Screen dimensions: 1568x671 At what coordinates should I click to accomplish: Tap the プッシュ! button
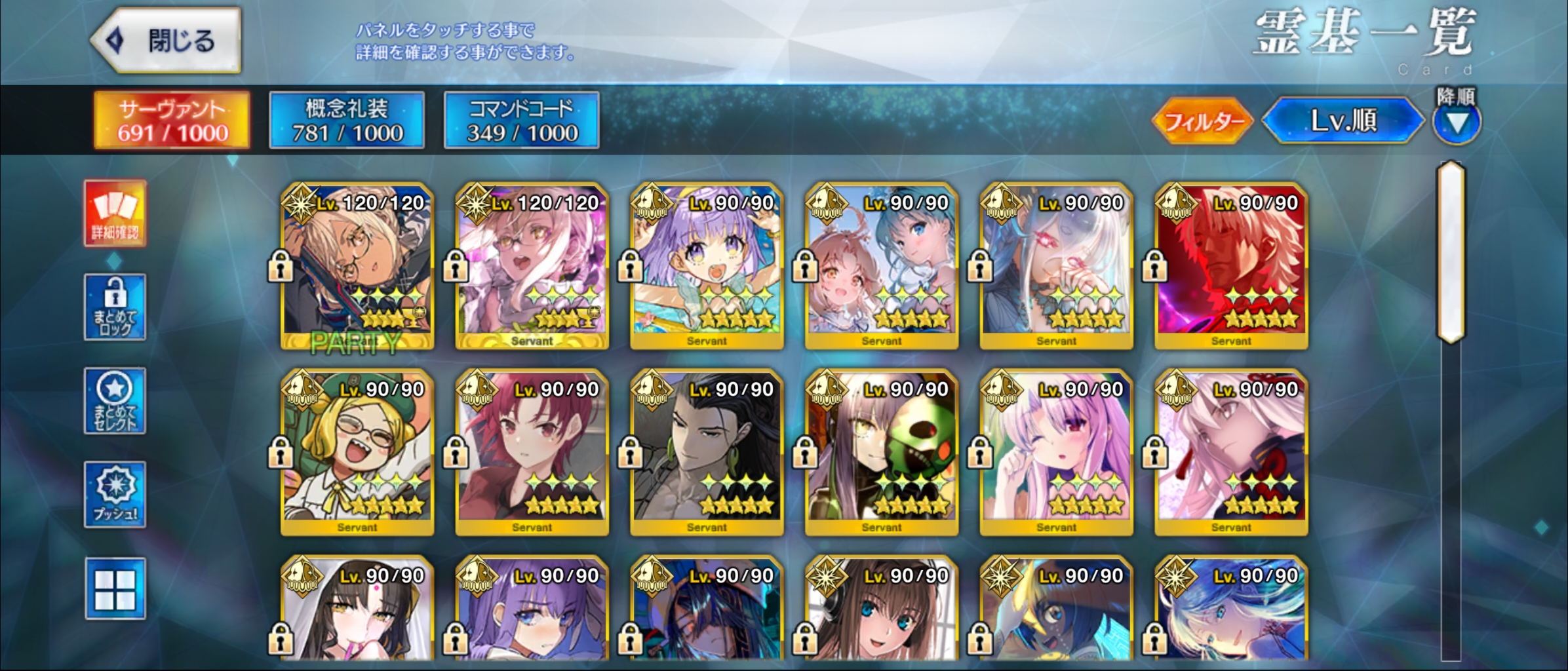point(115,495)
